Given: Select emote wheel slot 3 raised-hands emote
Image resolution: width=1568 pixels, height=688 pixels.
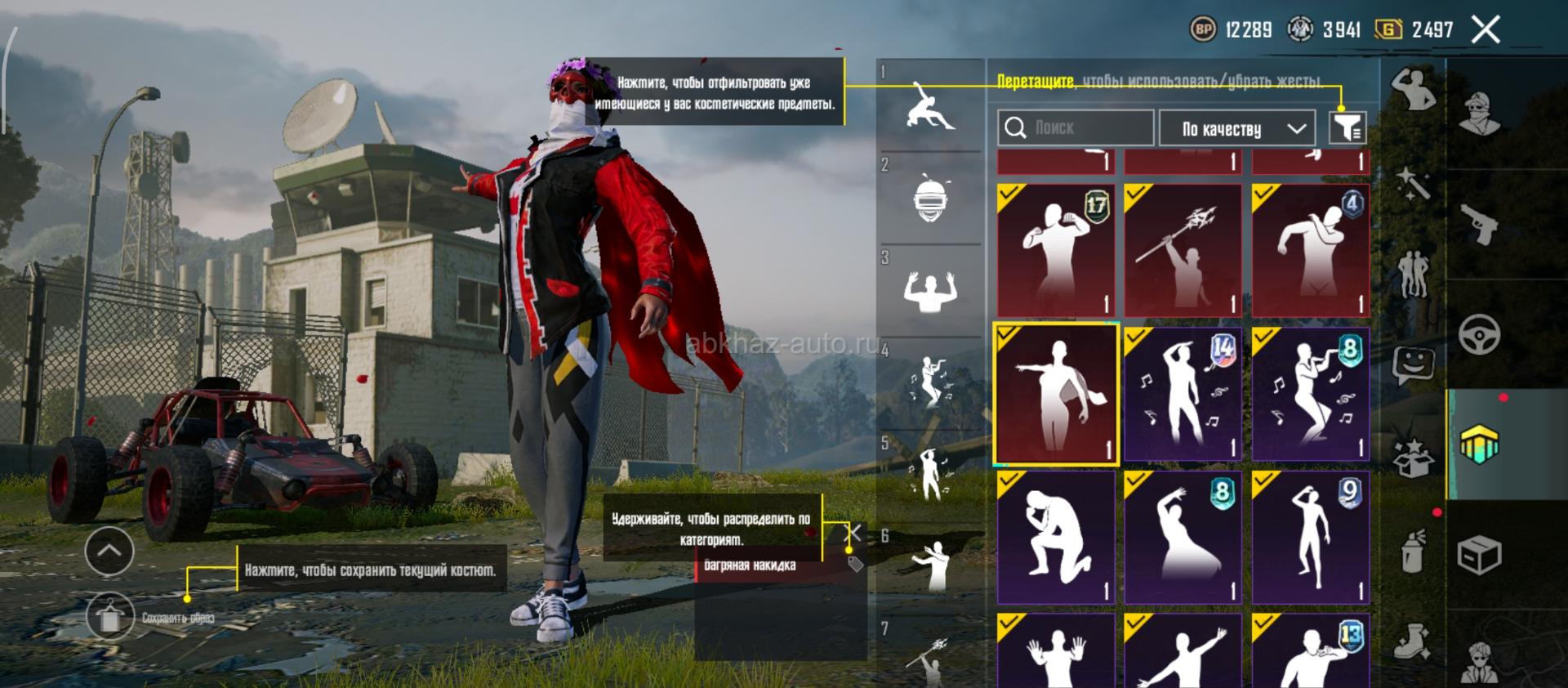Looking at the screenshot, I should [929, 291].
